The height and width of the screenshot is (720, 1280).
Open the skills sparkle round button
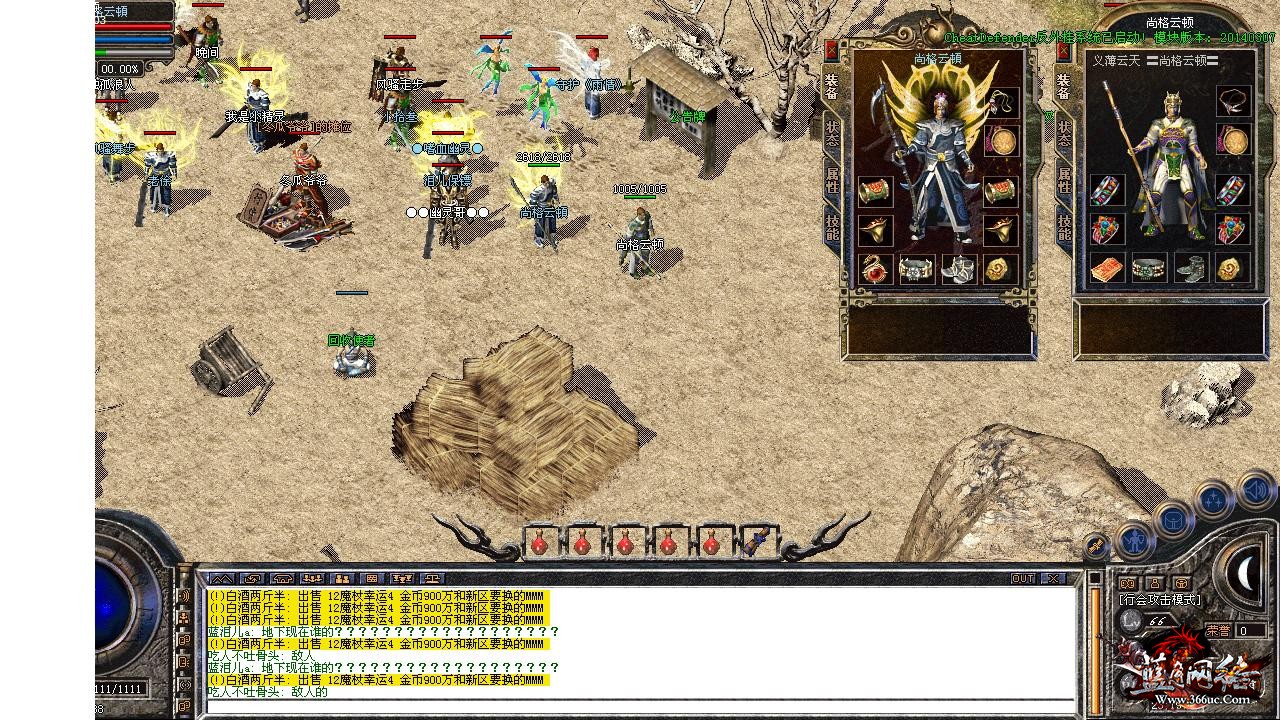click(x=1213, y=499)
